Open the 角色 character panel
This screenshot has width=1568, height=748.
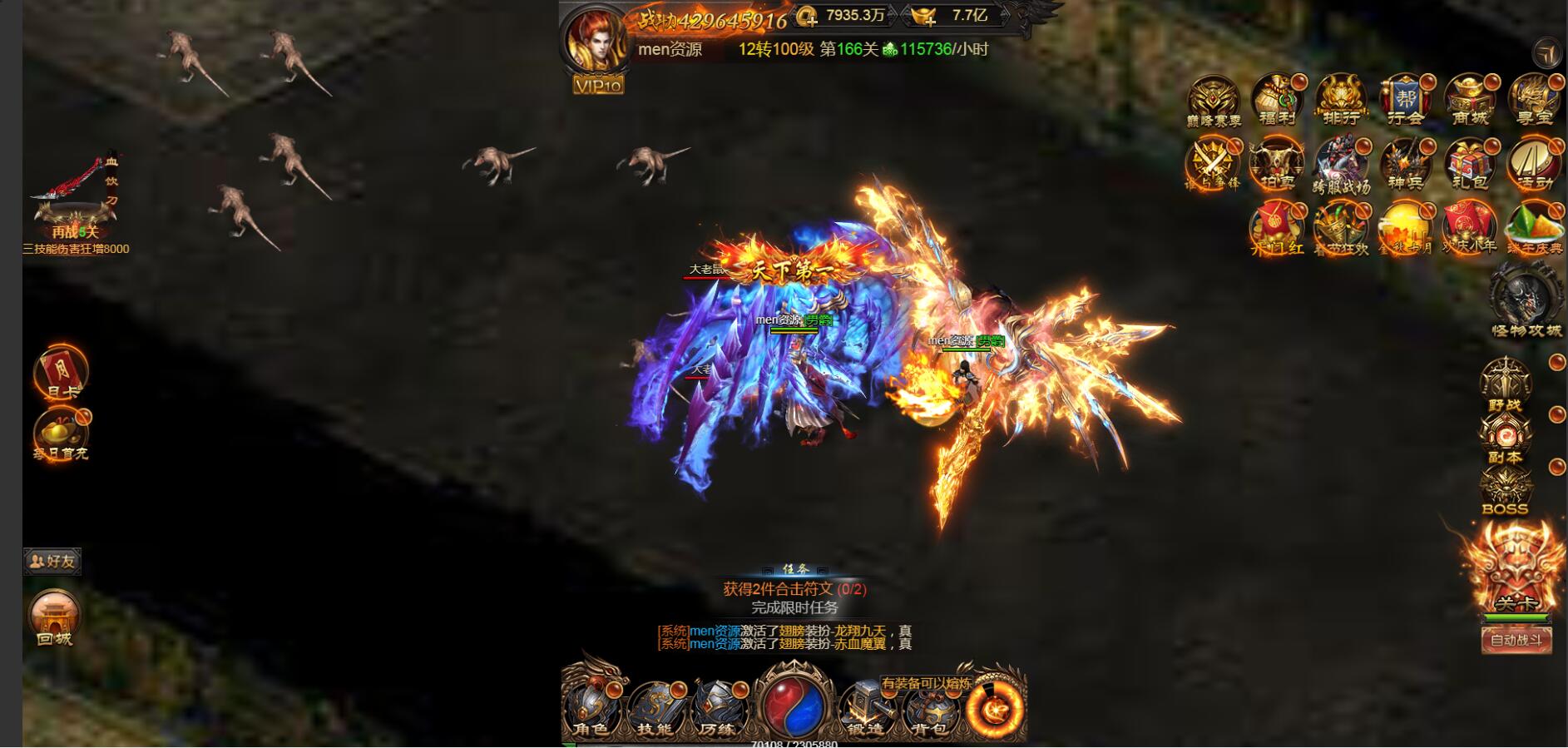pyautogui.click(x=591, y=709)
